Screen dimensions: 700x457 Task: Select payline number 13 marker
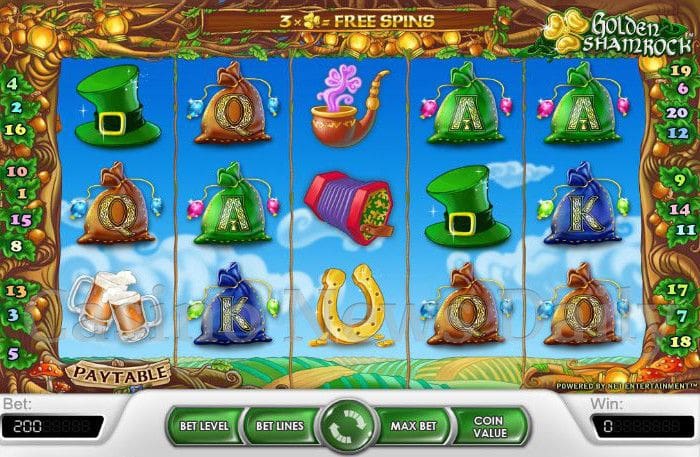tap(16, 290)
